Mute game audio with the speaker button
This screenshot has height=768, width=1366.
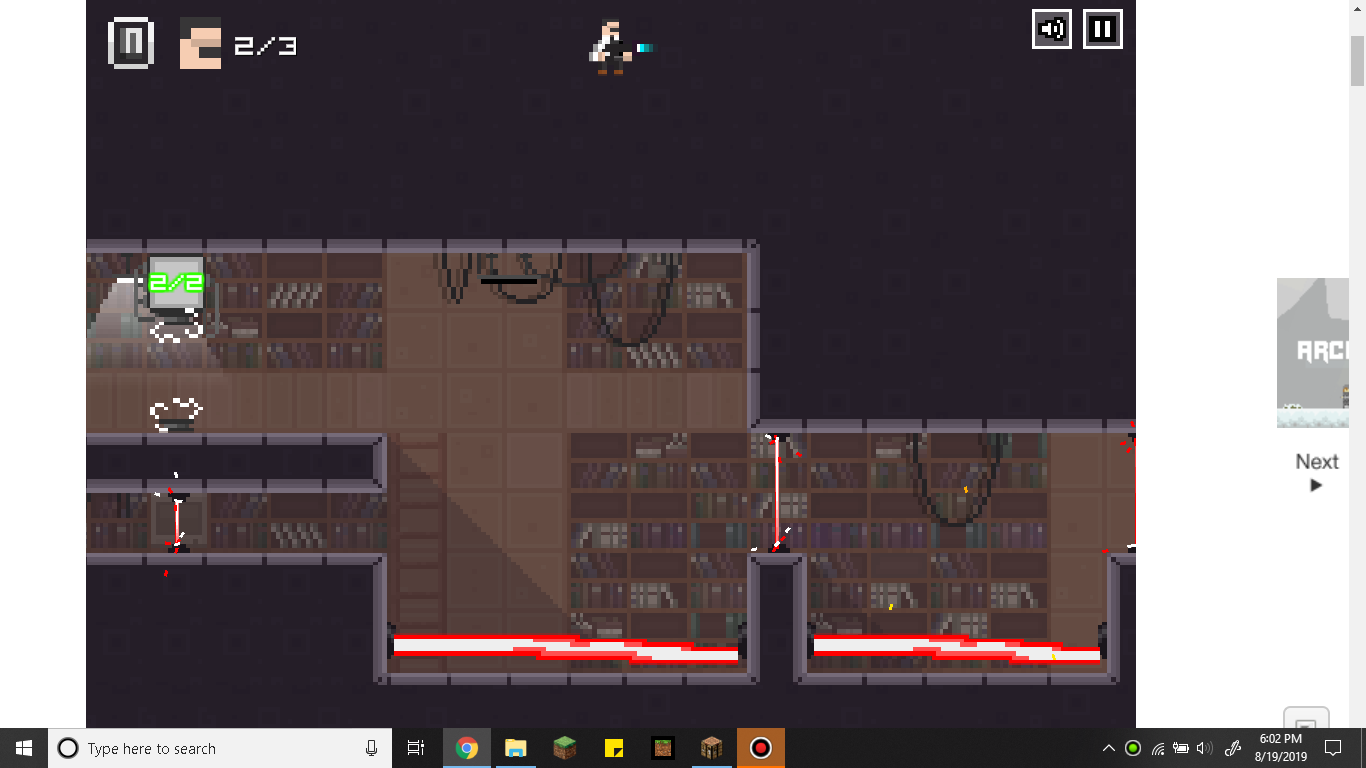(x=1051, y=29)
